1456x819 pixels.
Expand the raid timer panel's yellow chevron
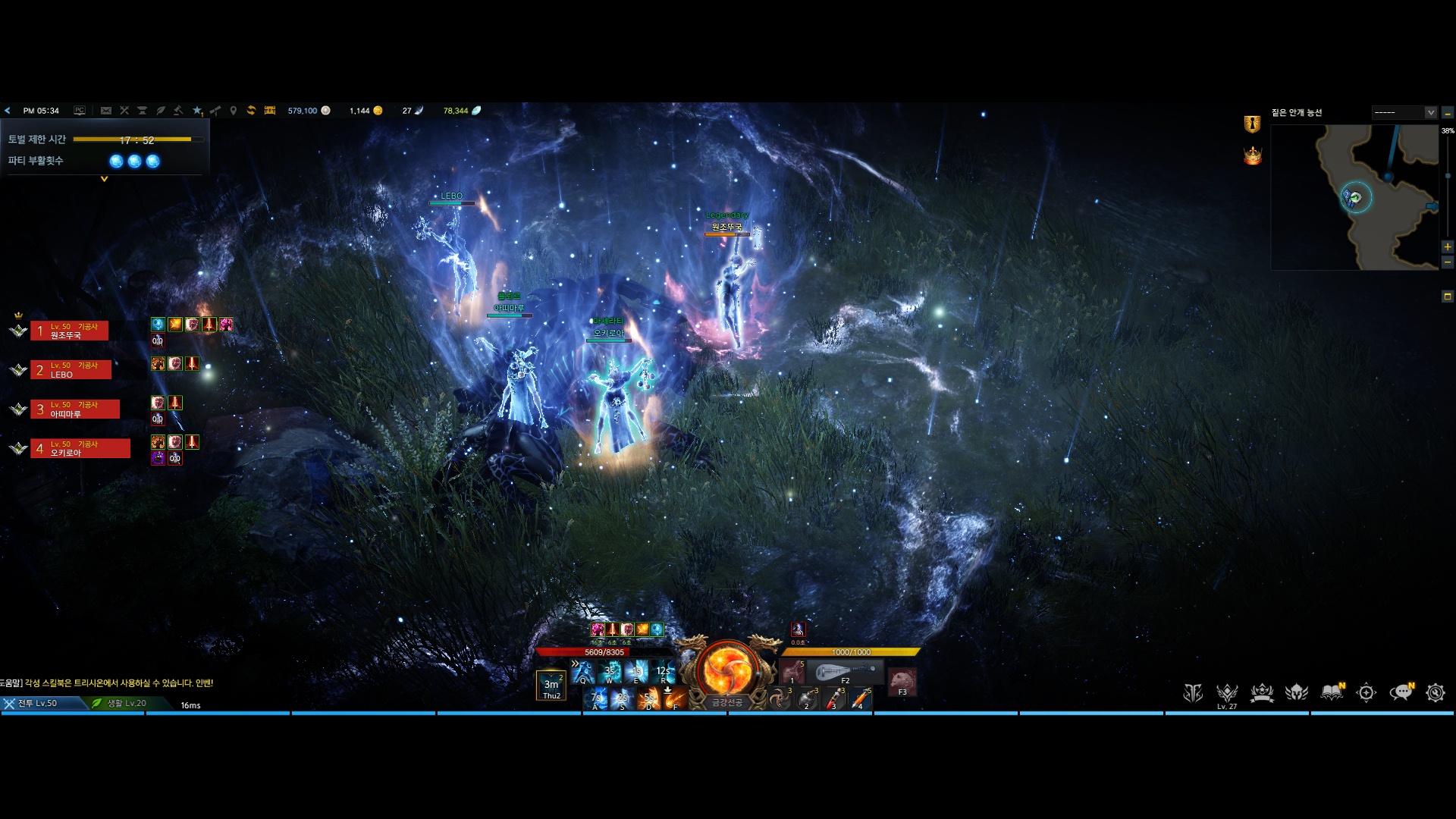click(105, 180)
